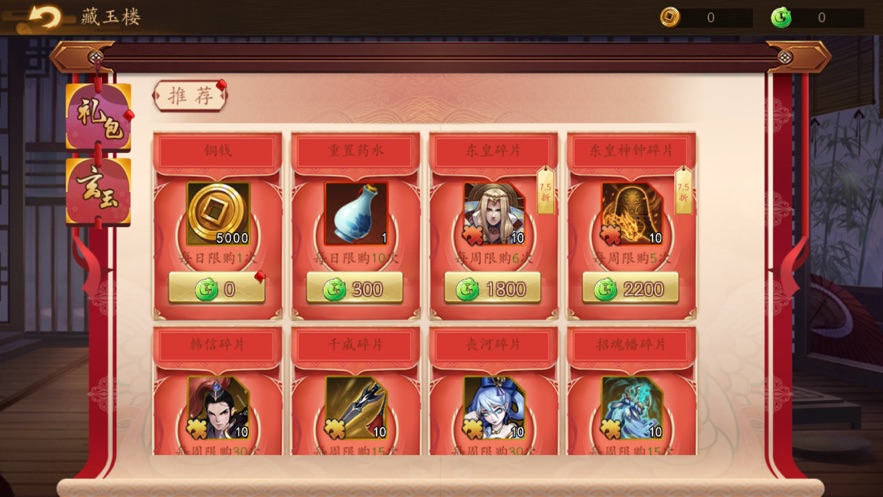Select the 东皇神钟 bell fragment icon

[631, 213]
